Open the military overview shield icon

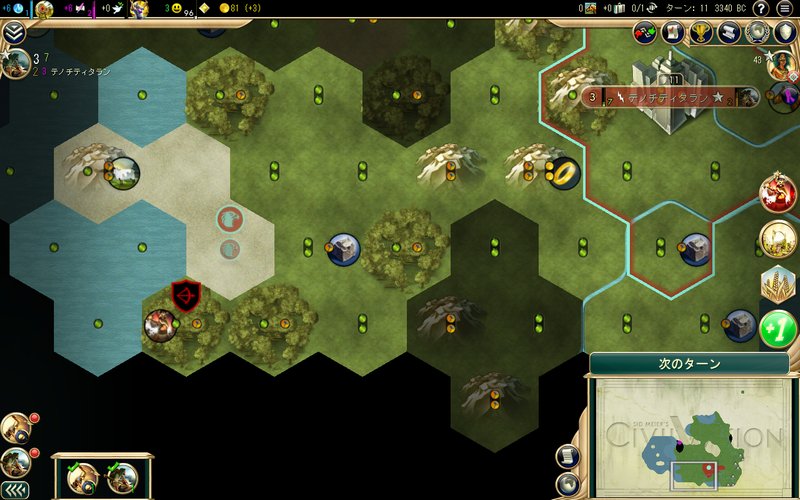click(785, 34)
